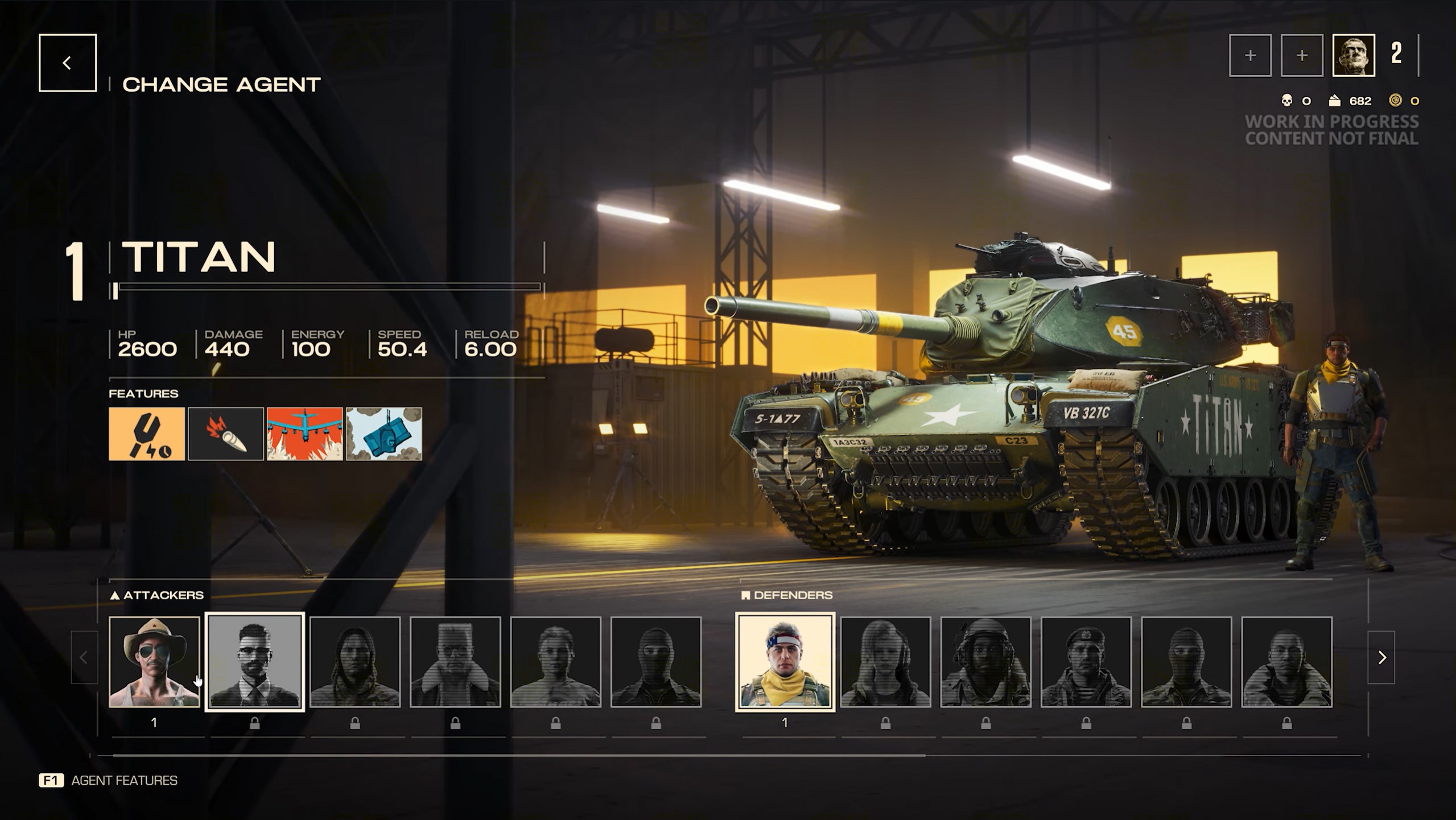Select the wrench repair feature icon
This screenshot has width=1456, height=820.
point(147,434)
